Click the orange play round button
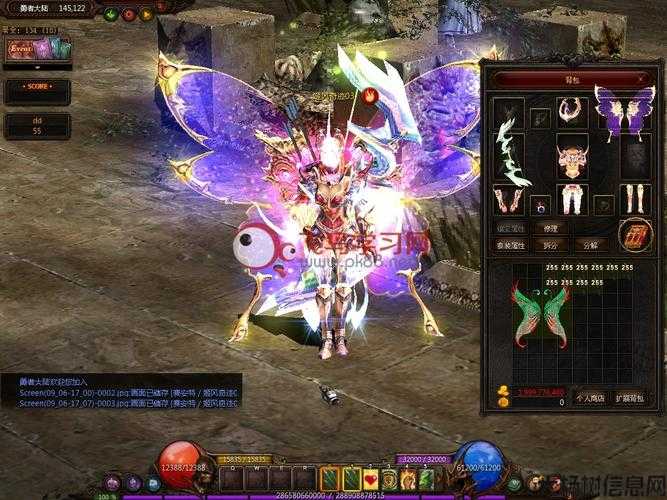This screenshot has width=667, height=500. [147, 14]
